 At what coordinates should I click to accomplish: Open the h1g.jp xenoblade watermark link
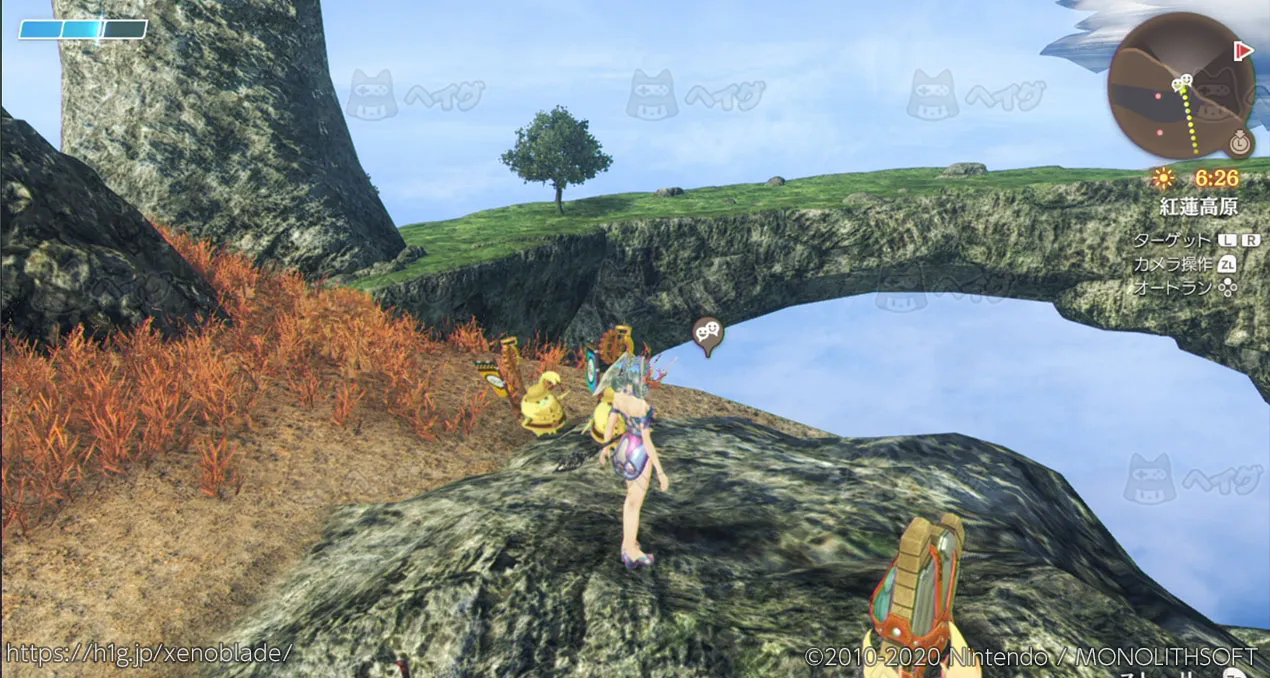[x=148, y=653]
